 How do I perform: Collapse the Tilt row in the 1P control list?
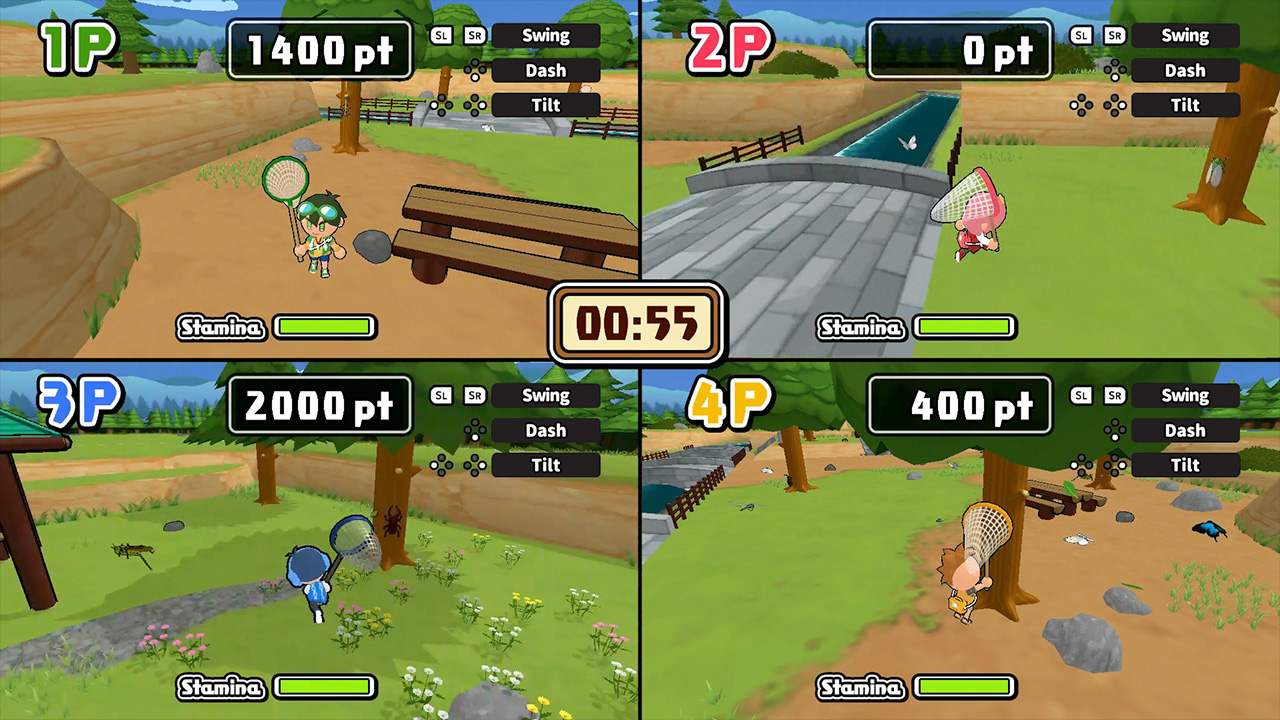click(545, 104)
